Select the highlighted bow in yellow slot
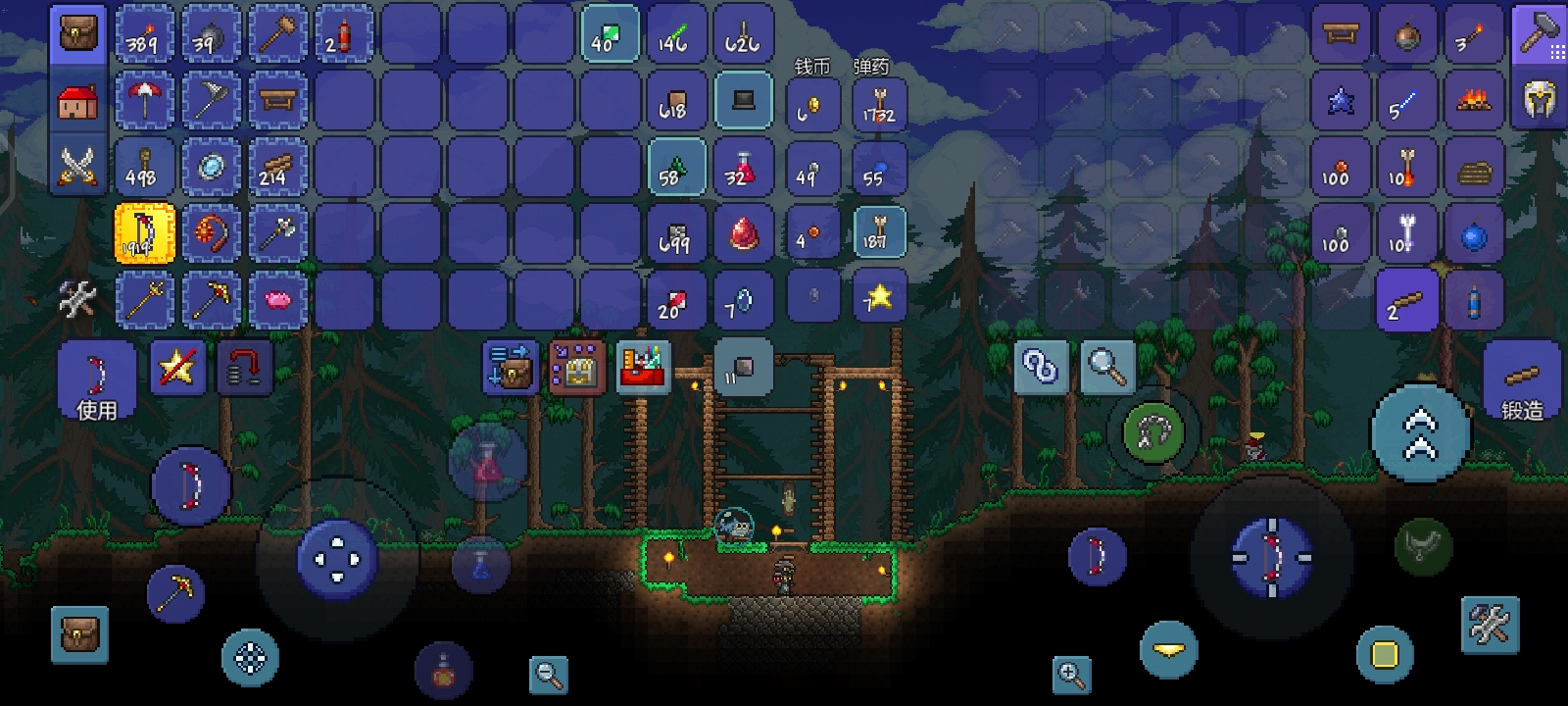This screenshot has height=706, width=1568. [144, 233]
